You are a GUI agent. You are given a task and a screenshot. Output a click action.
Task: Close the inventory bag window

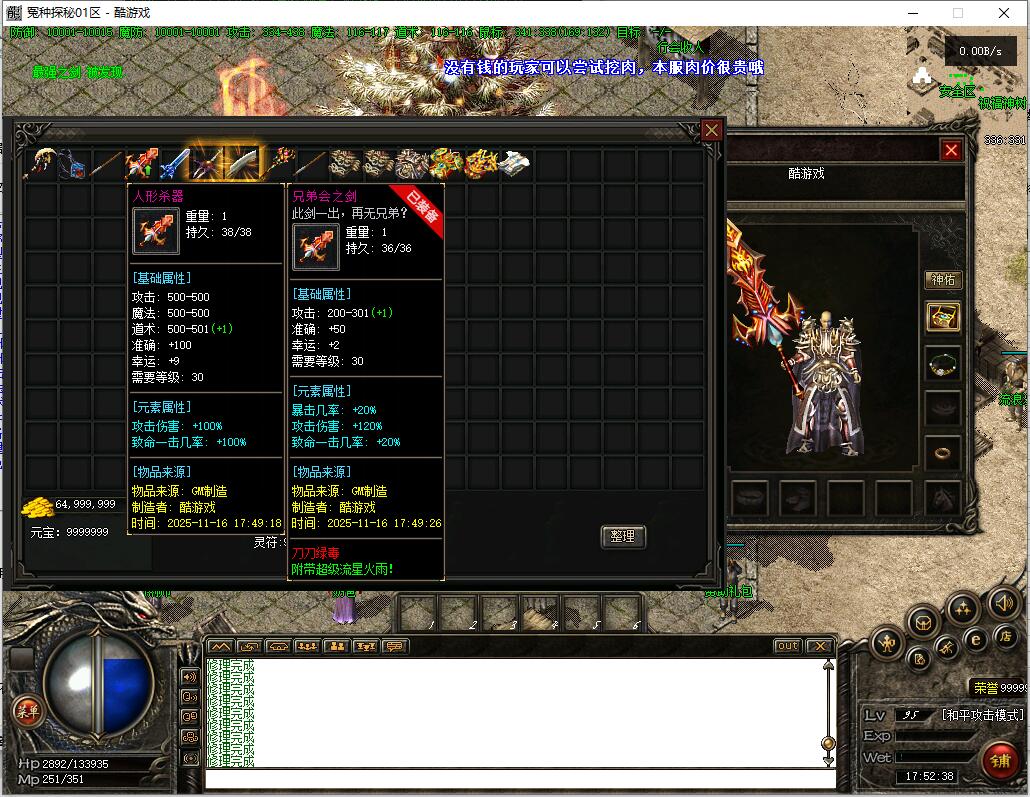711,130
